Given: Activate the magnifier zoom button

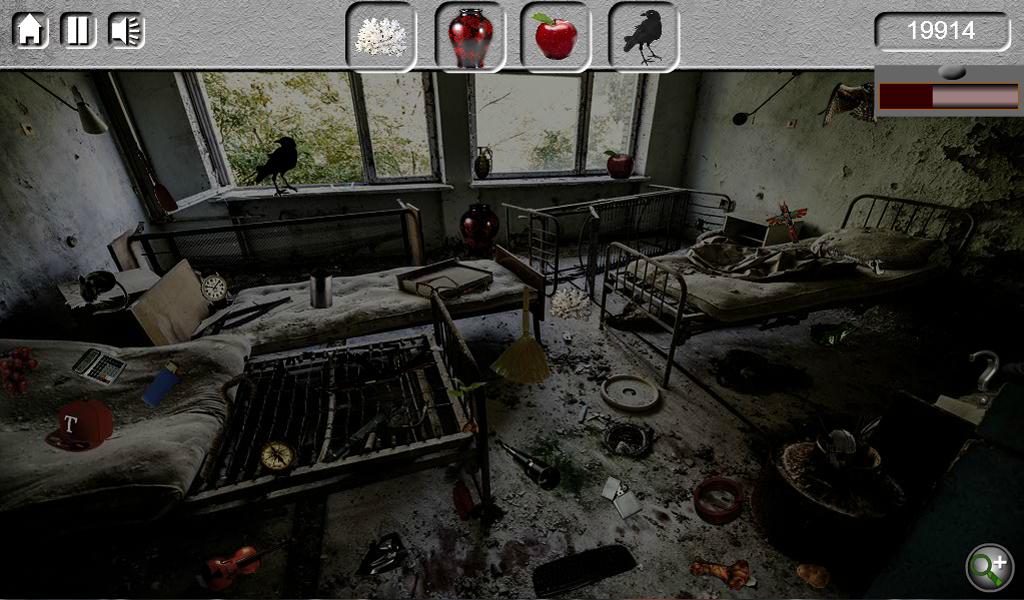Looking at the screenshot, I should [x=989, y=567].
